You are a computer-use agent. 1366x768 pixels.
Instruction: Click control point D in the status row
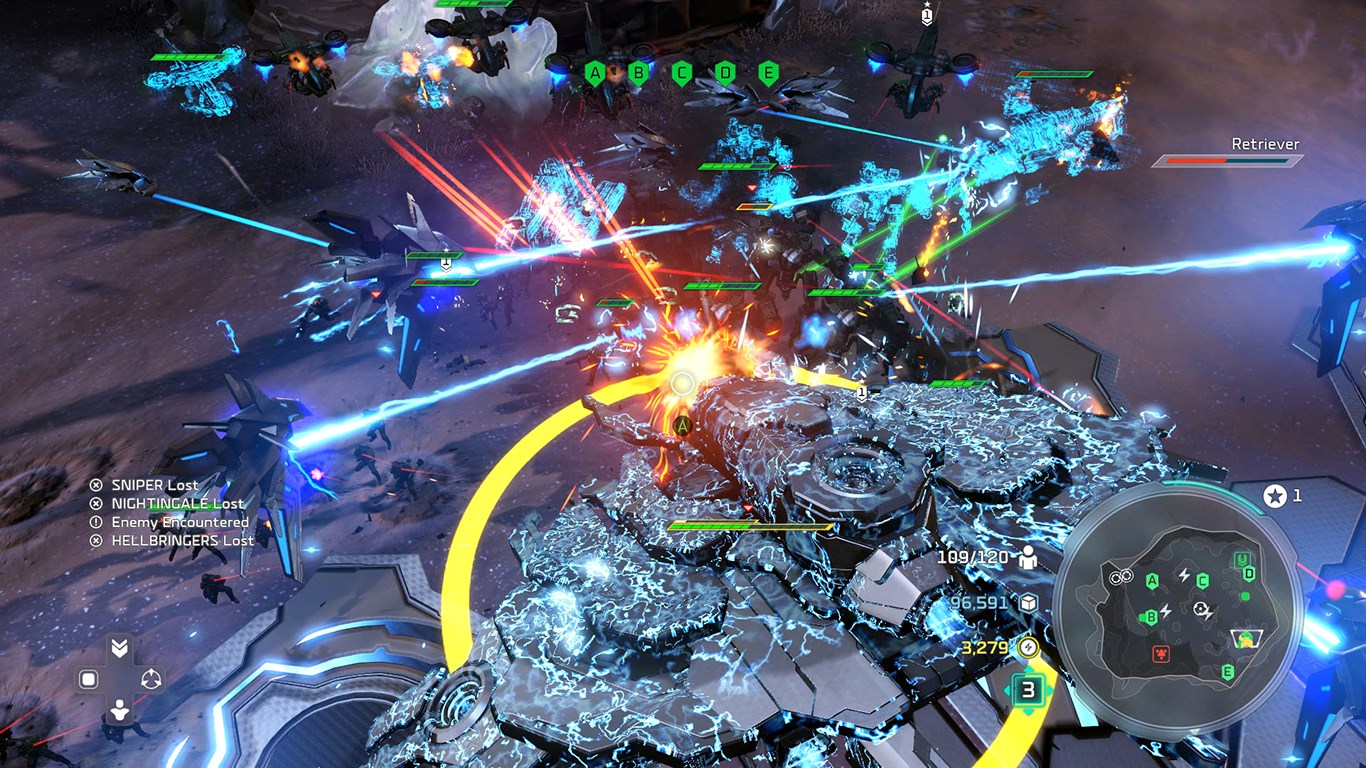725,72
